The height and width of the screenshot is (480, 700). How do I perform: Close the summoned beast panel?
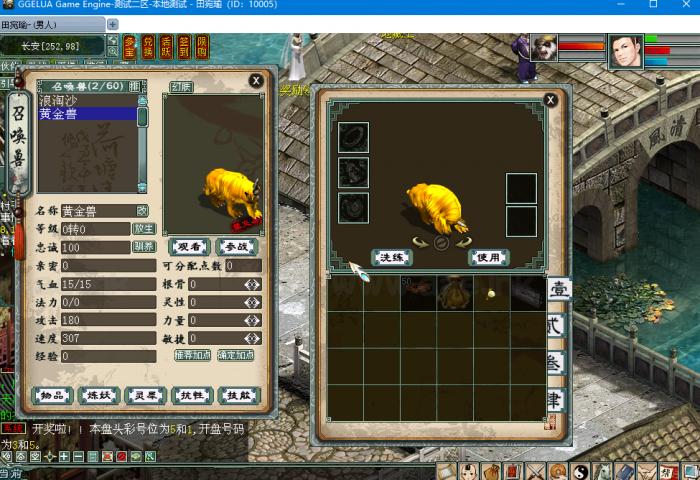(x=256, y=80)
